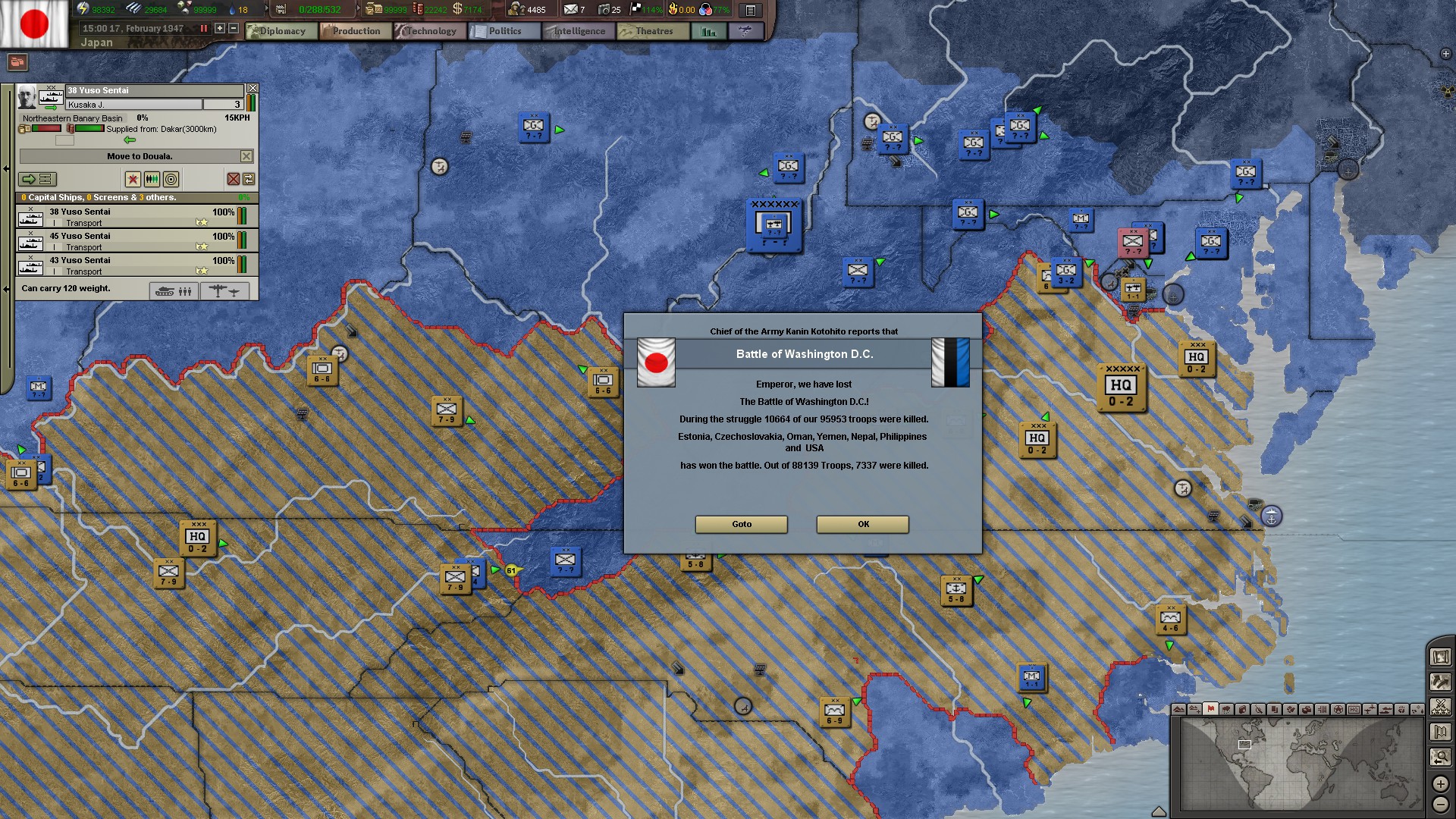Screen dimensions: 1456x819
Task: Click the split fleet icon in the unit panel
Action: [152, 179]
